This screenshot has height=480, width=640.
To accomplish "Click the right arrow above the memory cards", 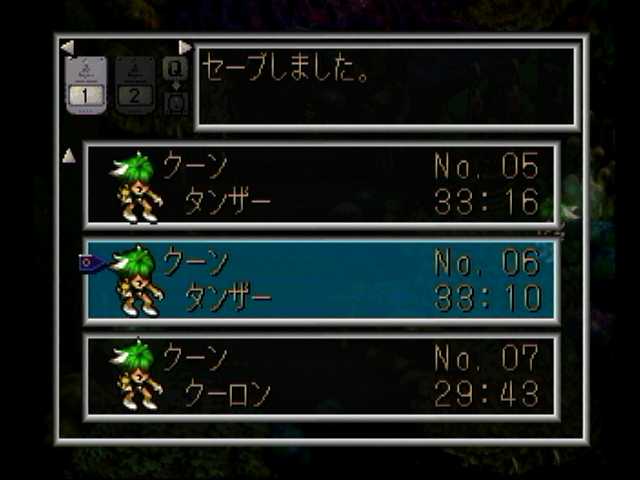I will [x=185, y=47].
